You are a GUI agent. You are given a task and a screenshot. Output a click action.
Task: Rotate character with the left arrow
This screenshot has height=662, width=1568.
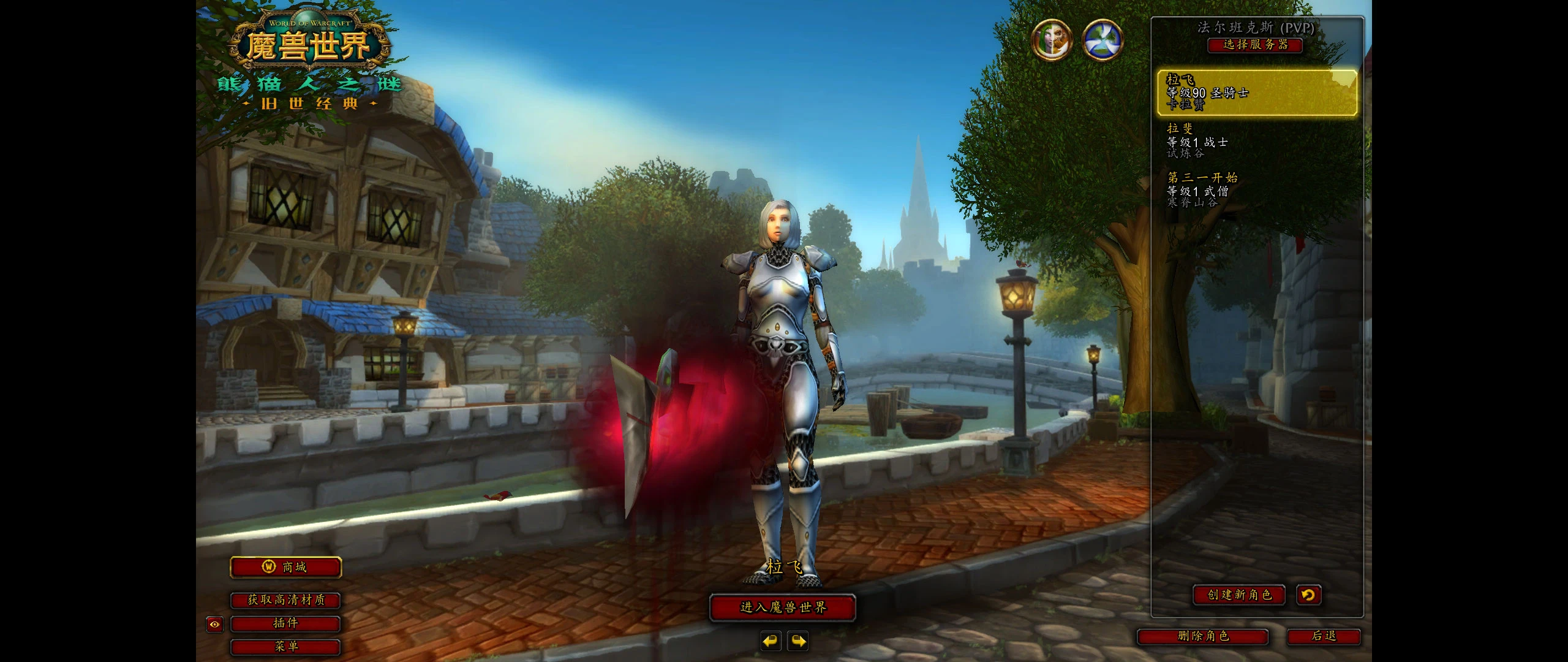[x=771, y=641]
